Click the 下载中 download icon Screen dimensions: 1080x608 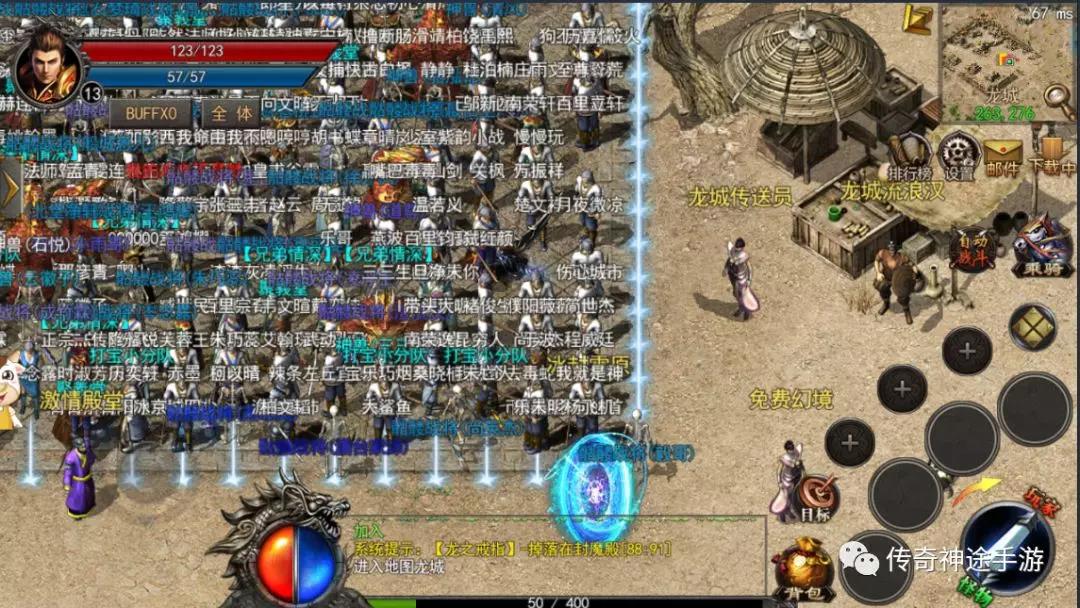click(1050, 157)
